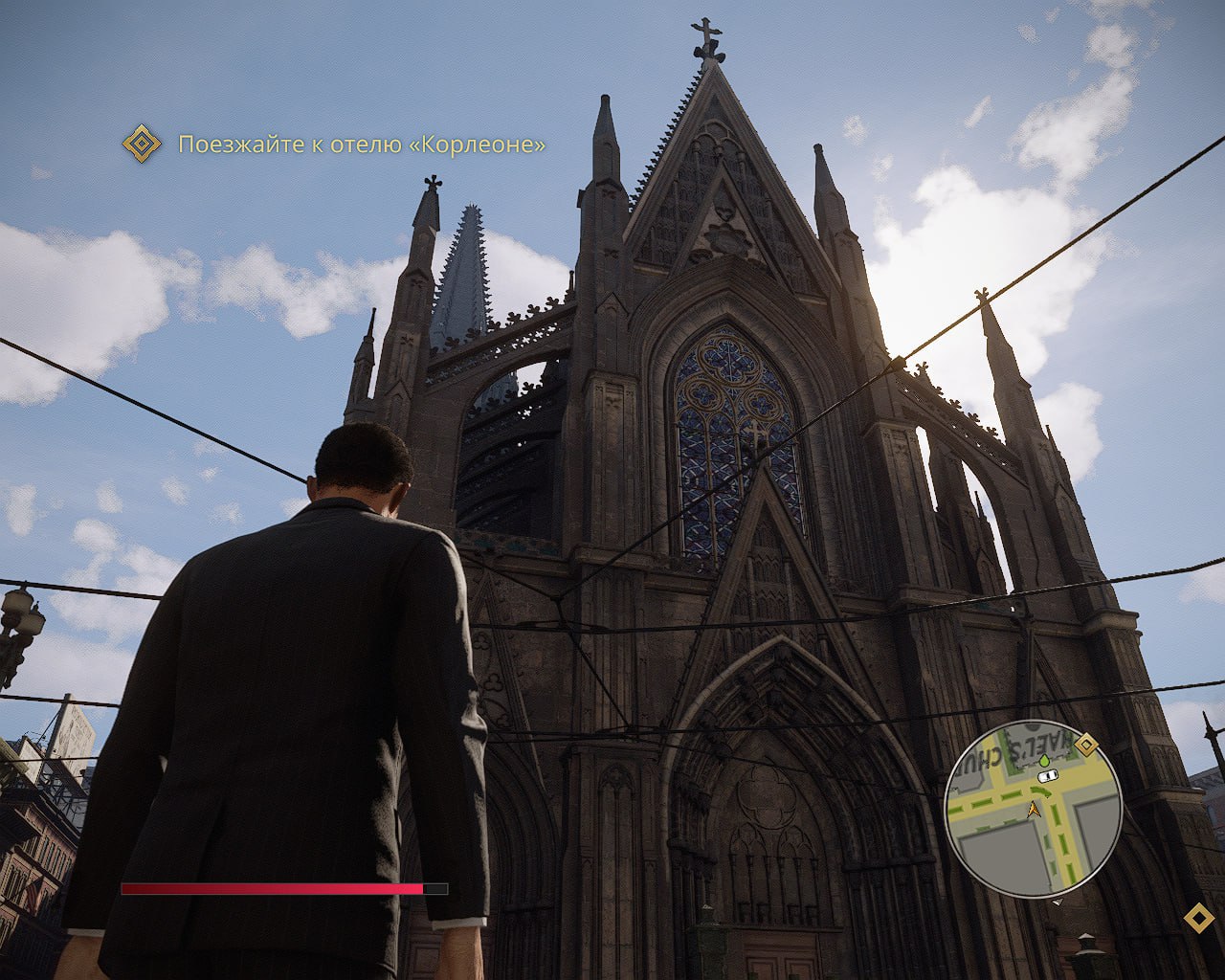Click the curved green turn arrow on the minimap
The width and height of the screenshot is (1225, 980).
coord(1038,791)
